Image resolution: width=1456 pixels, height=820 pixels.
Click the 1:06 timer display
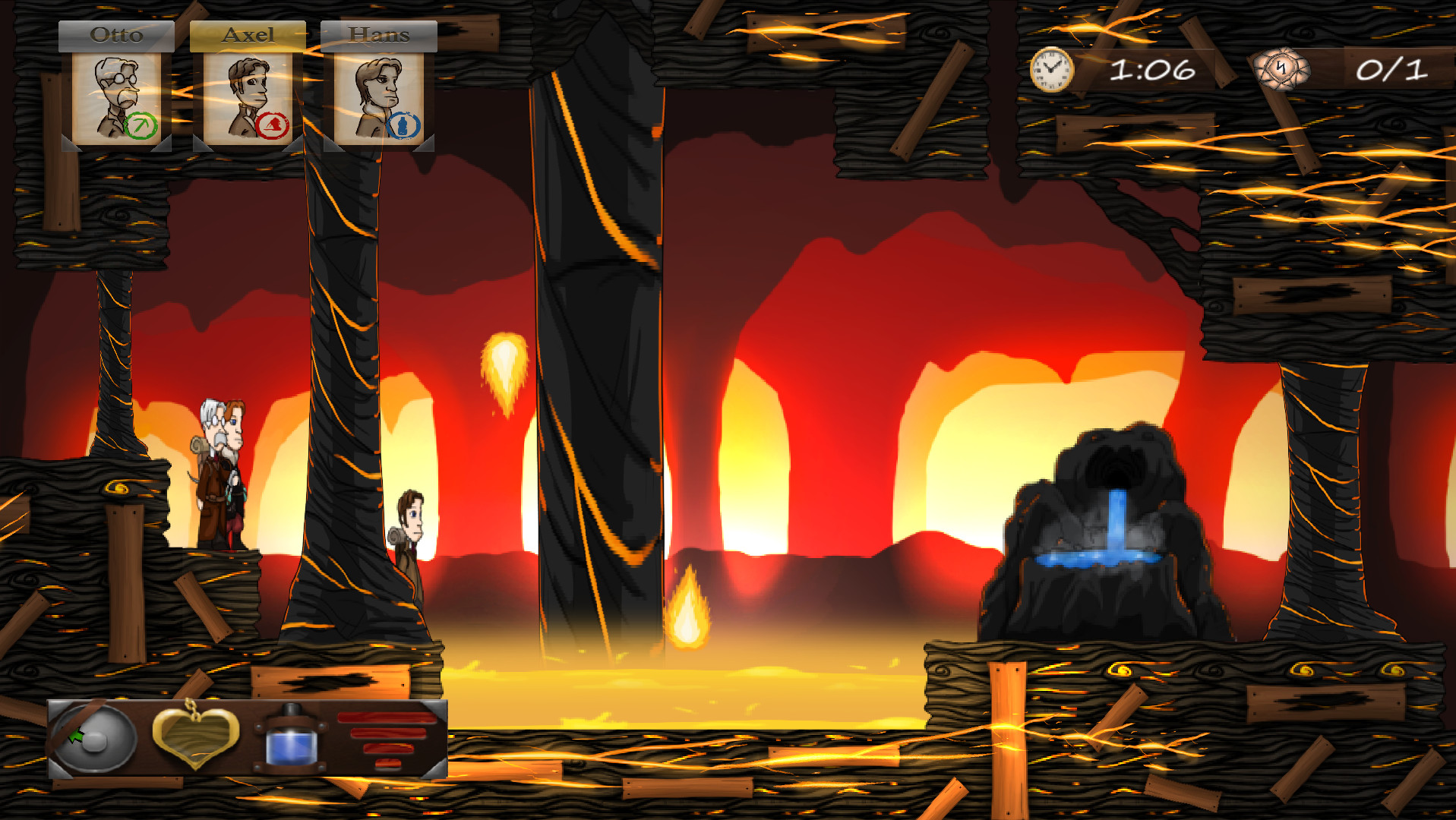(x=1151, y=69)
